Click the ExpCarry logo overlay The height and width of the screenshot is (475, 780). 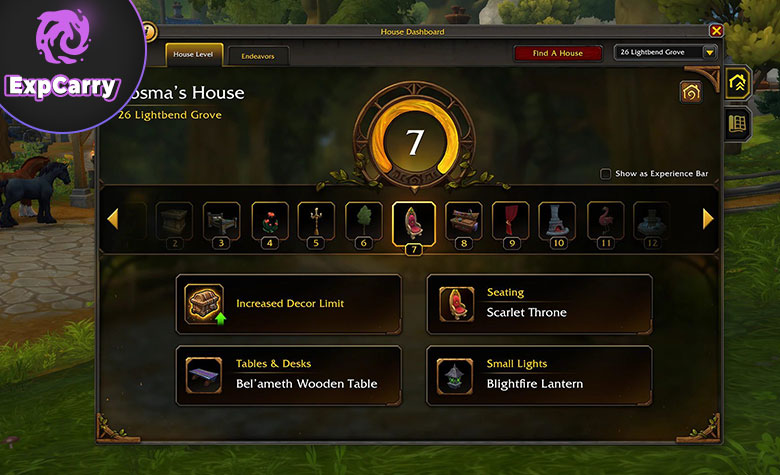pos(62,58)
